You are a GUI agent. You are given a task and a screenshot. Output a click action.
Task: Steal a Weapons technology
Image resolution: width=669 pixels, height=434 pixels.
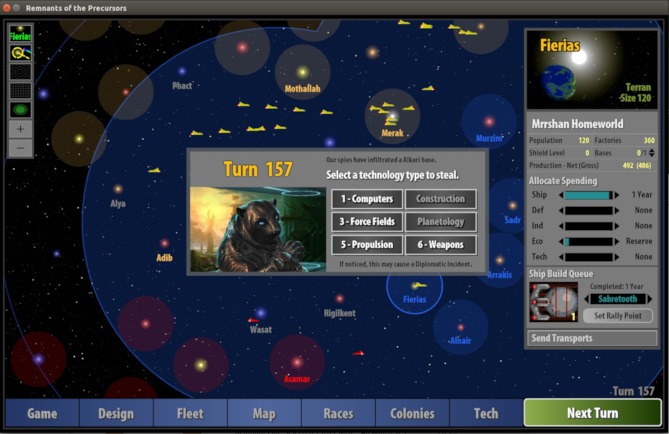click(440, 245)
